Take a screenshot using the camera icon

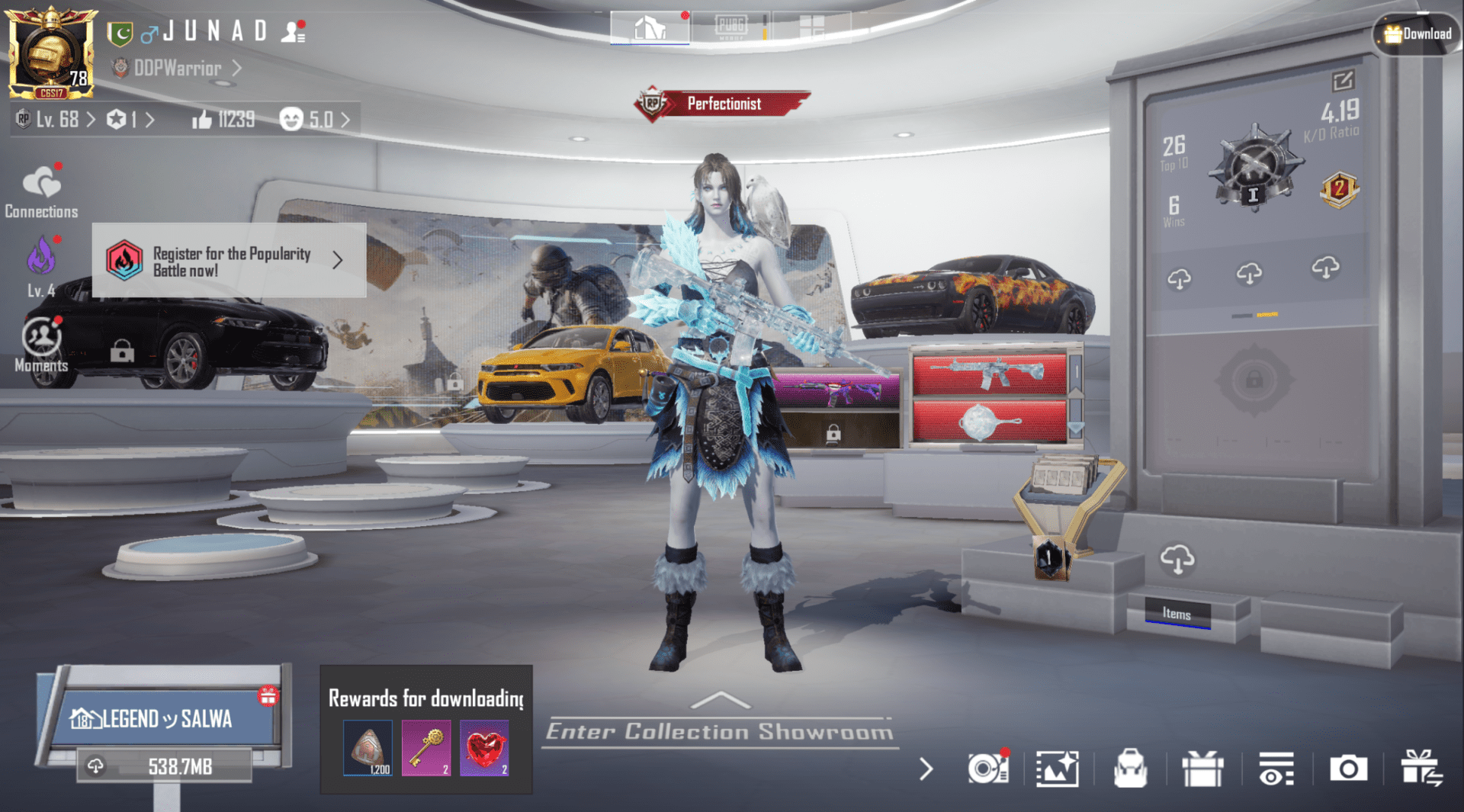[1349, 769]
